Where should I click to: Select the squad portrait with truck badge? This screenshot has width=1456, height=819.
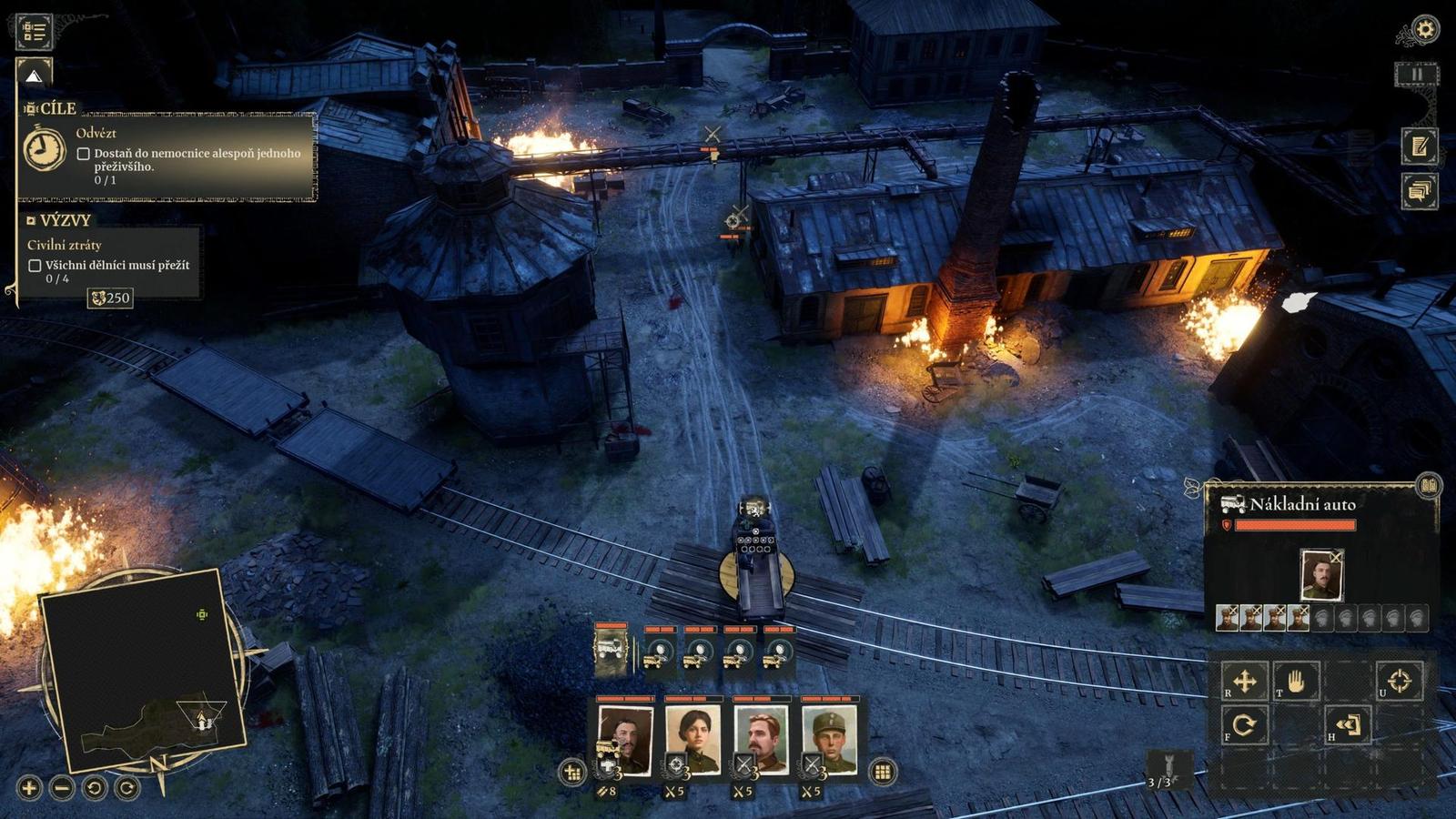coord(625,739)
